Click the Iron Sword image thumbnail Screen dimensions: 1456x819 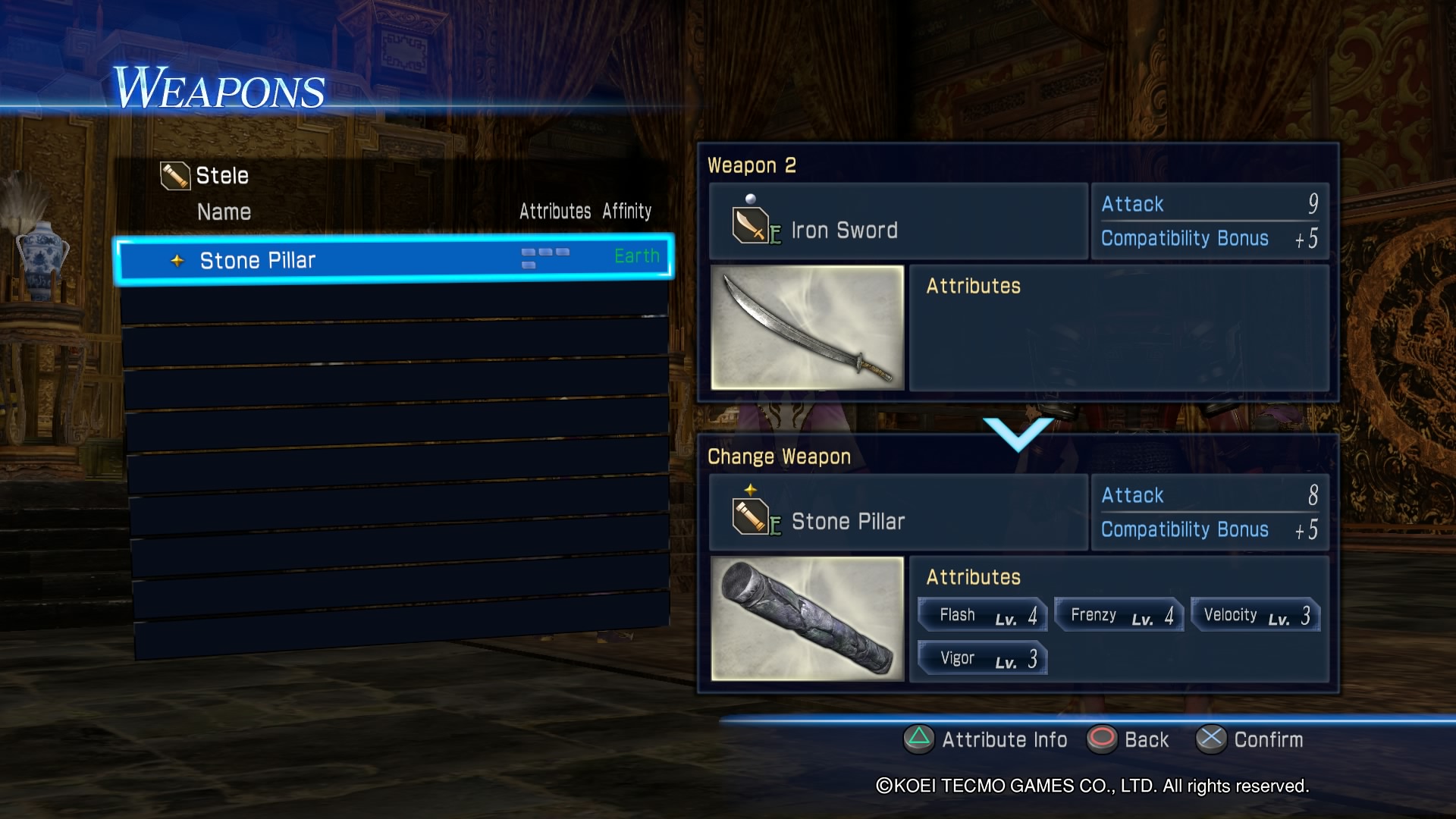[x=808, y=328]
